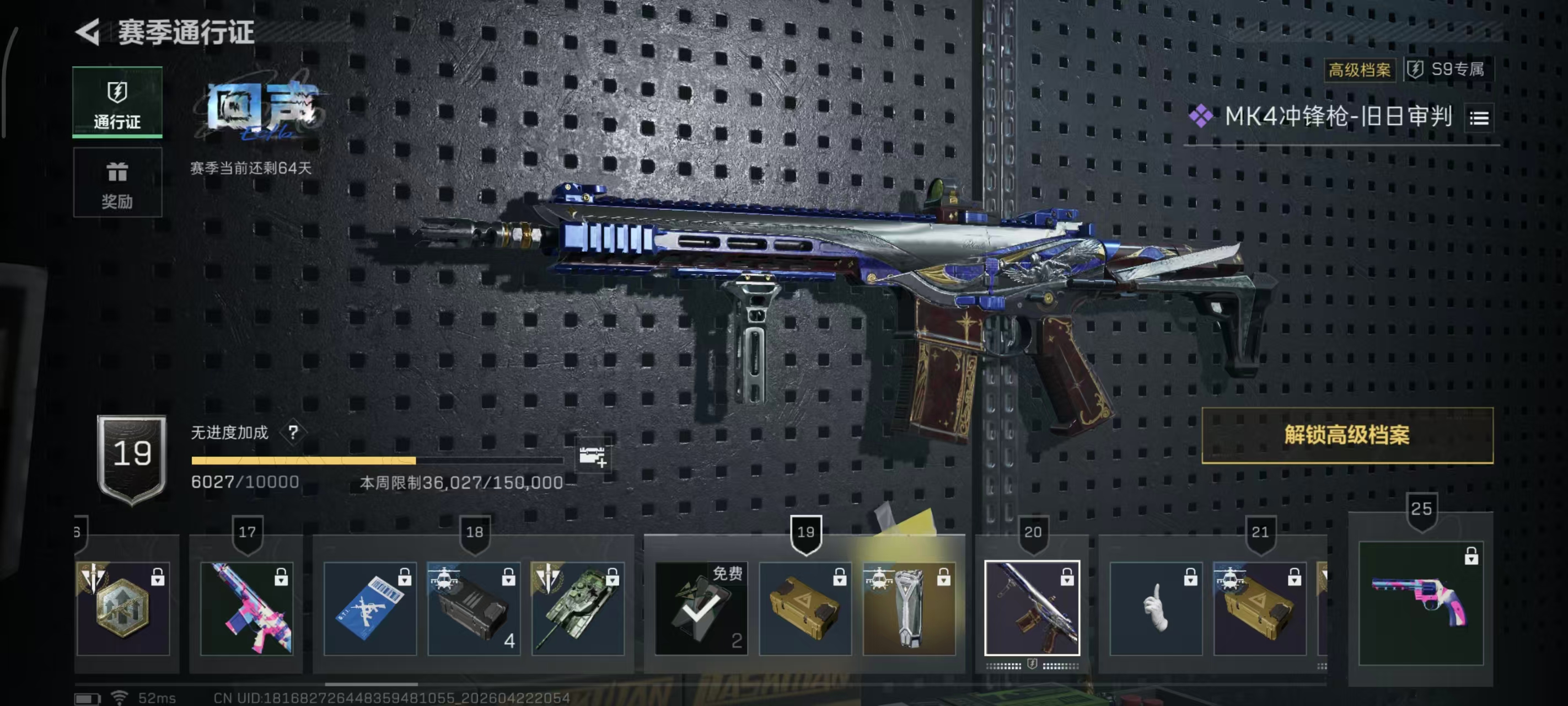
Task: Go back from the season pass screen
Action: [88, 31]
